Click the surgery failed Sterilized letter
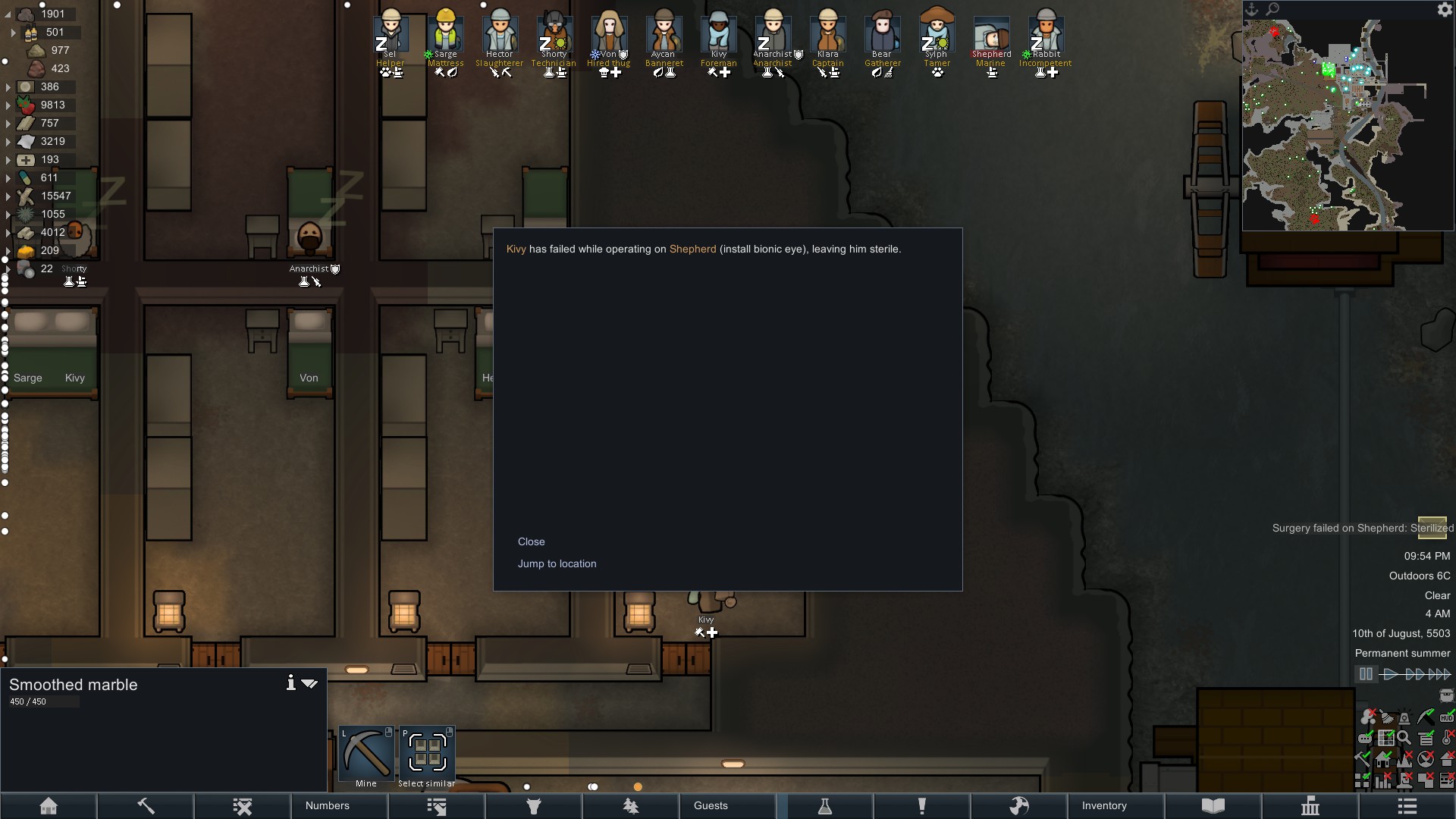This screenshot has height=819, width=1456. [1432, 527]
